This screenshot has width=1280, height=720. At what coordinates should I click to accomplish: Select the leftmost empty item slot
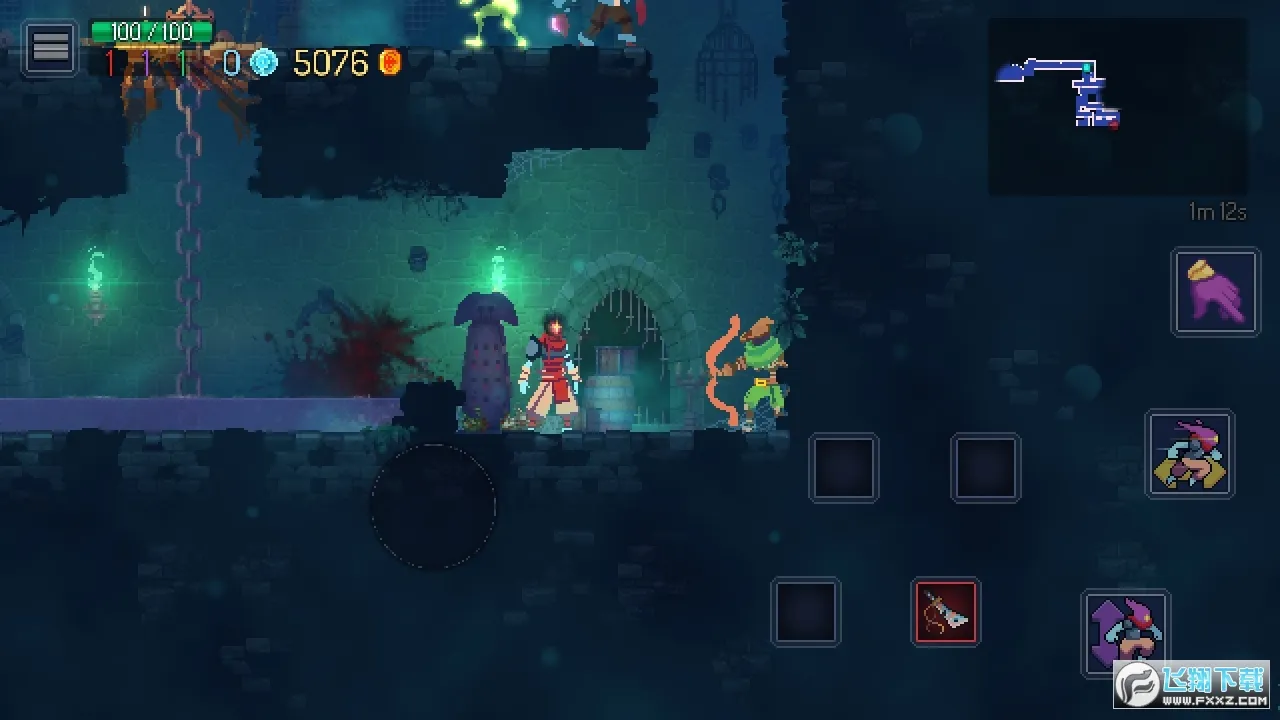844,467
